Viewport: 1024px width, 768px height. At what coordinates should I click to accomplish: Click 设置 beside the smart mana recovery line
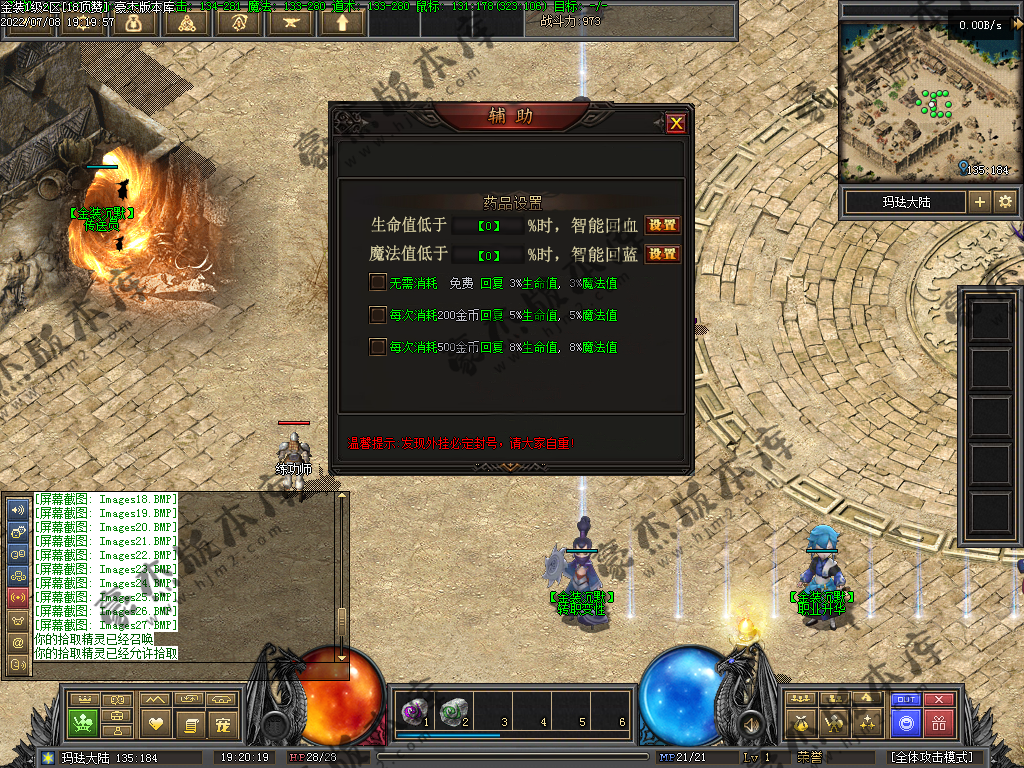point(663,254)
